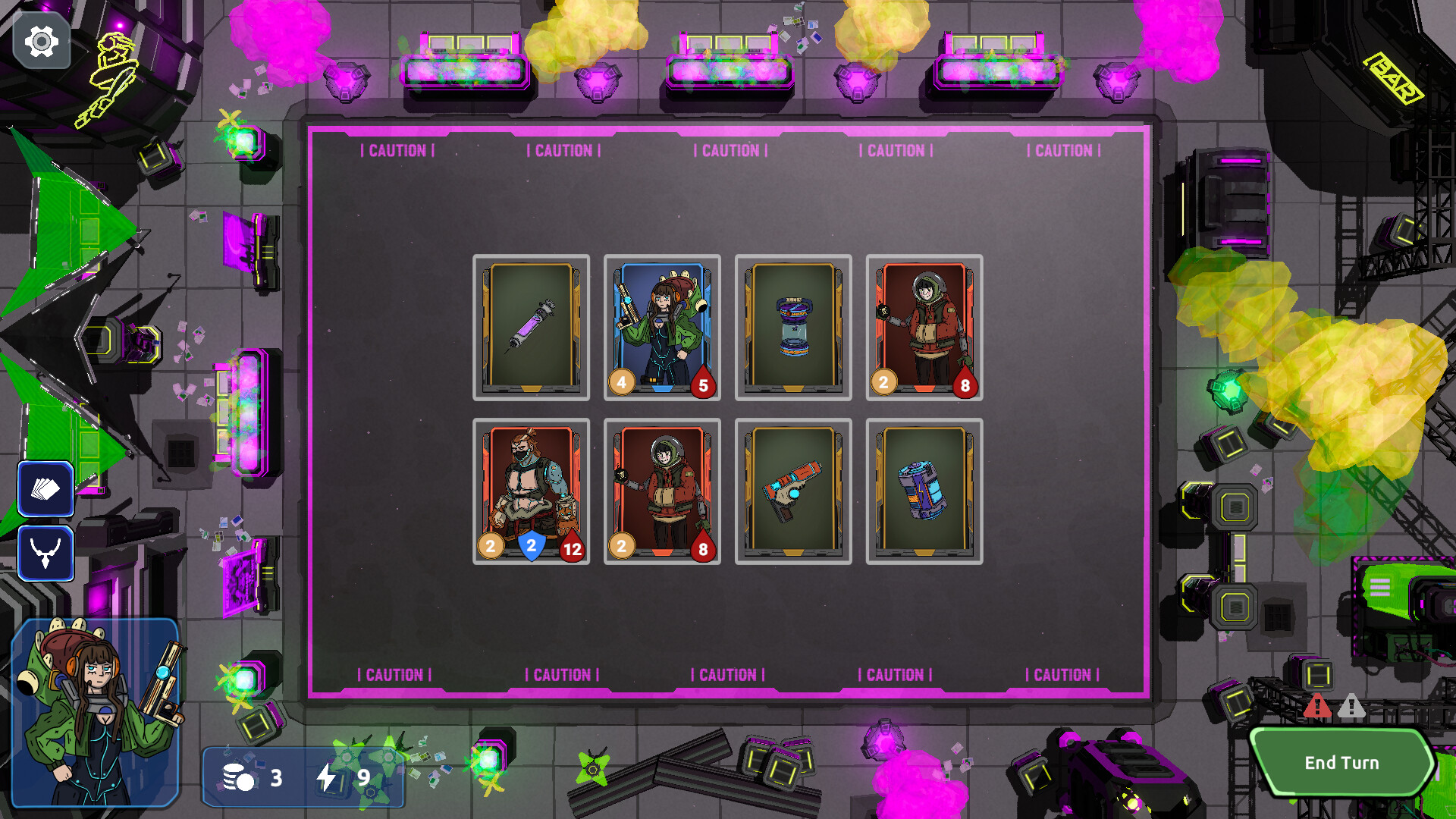
Task: Open the deck view with card stack icon
Action: pyautogui.click(x=45, y=488)
